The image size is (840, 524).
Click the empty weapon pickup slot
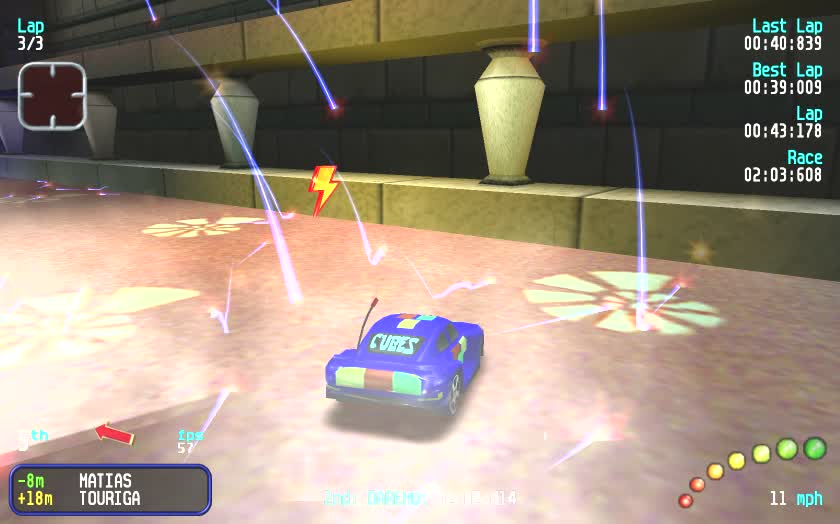pyautogui.click(x=52, y=95)
